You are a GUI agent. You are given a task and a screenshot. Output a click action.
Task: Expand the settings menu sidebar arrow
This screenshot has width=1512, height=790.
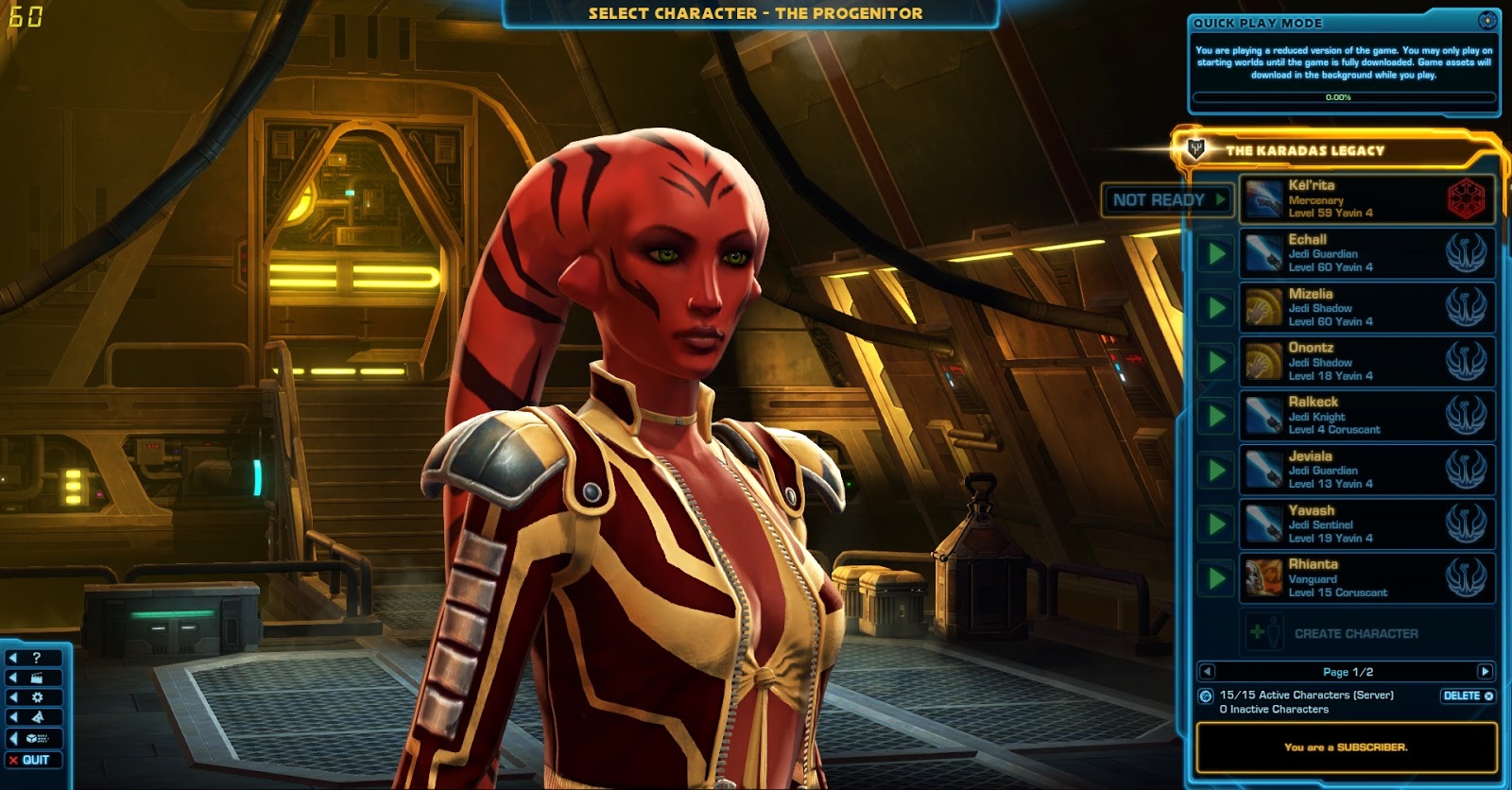(13, 697)
